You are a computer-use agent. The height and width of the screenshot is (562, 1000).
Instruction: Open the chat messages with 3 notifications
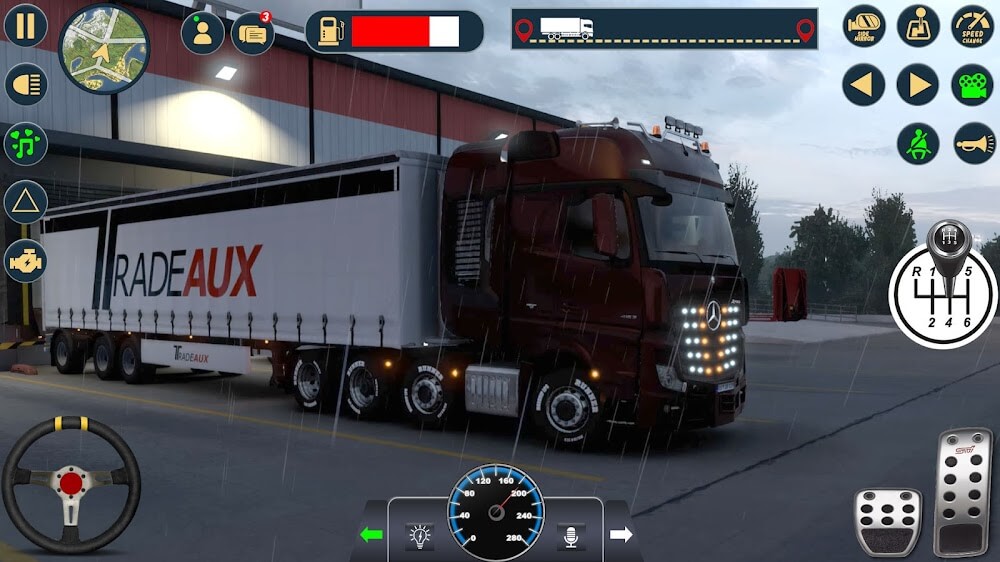pos(253,33)
